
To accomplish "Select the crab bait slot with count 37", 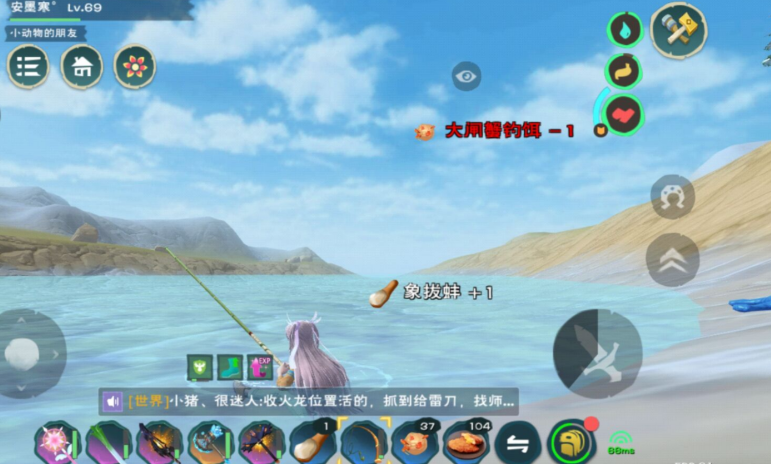I will pos(415,442).
